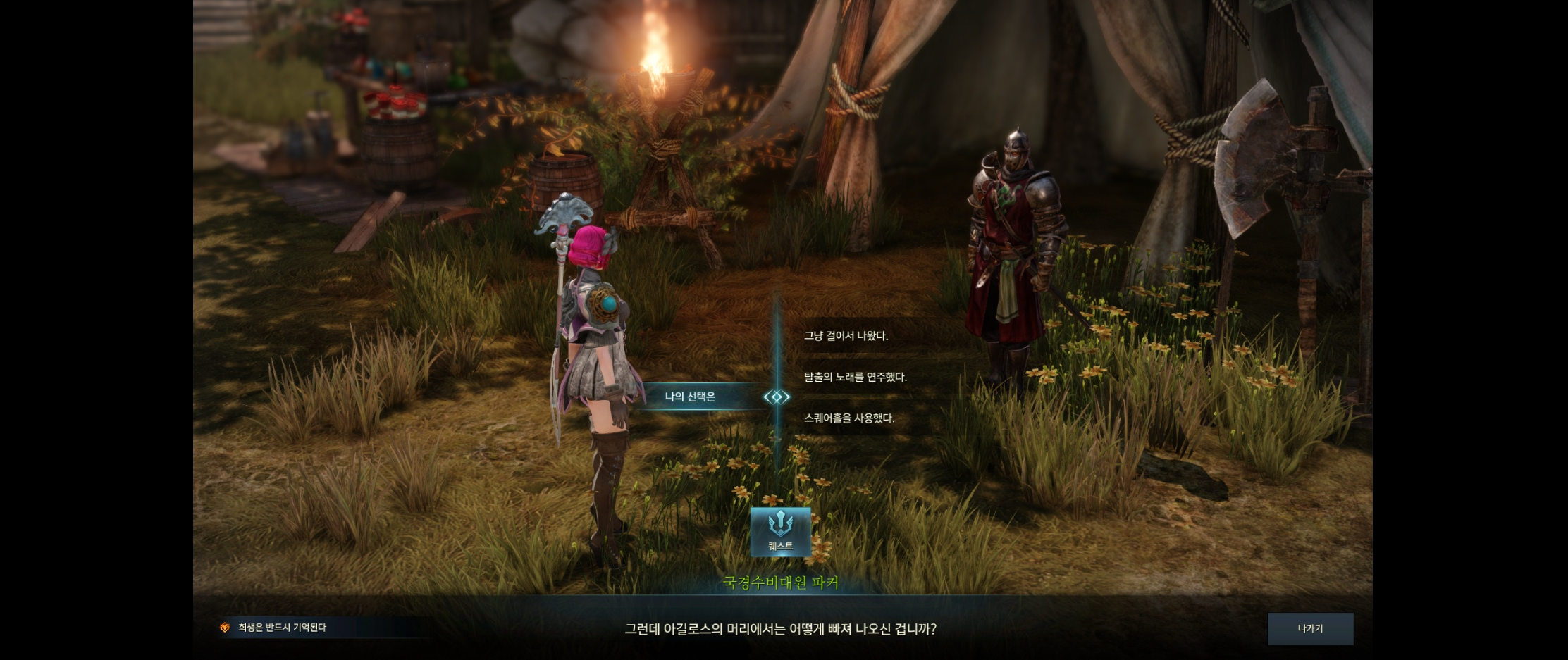This screenshot has width=1568, height=660.
Task: Choose the reply "그냥 걸어서 나왔다."
Action: [x=846, y=336]
